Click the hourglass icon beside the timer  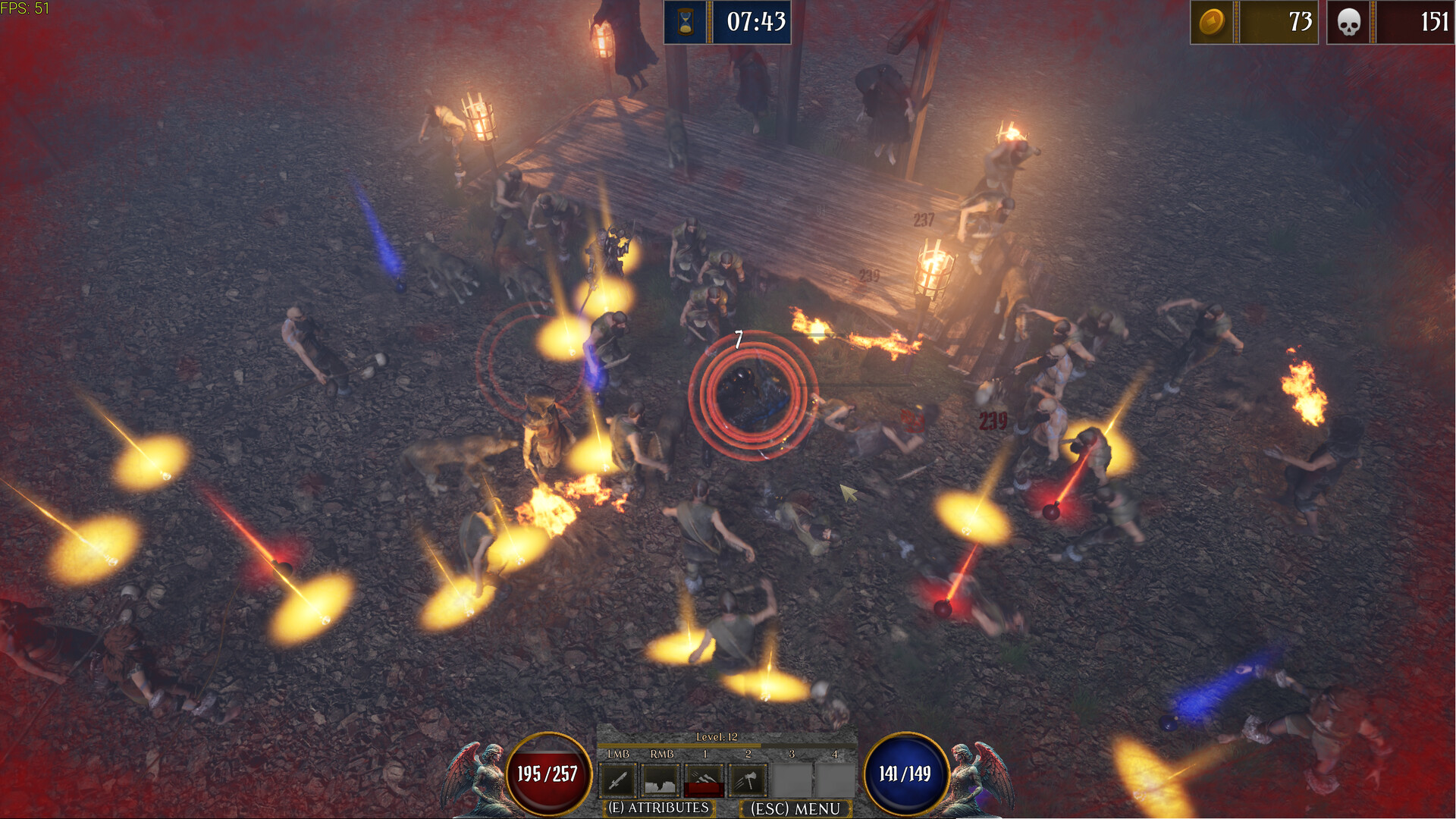[x=687, y=23]
